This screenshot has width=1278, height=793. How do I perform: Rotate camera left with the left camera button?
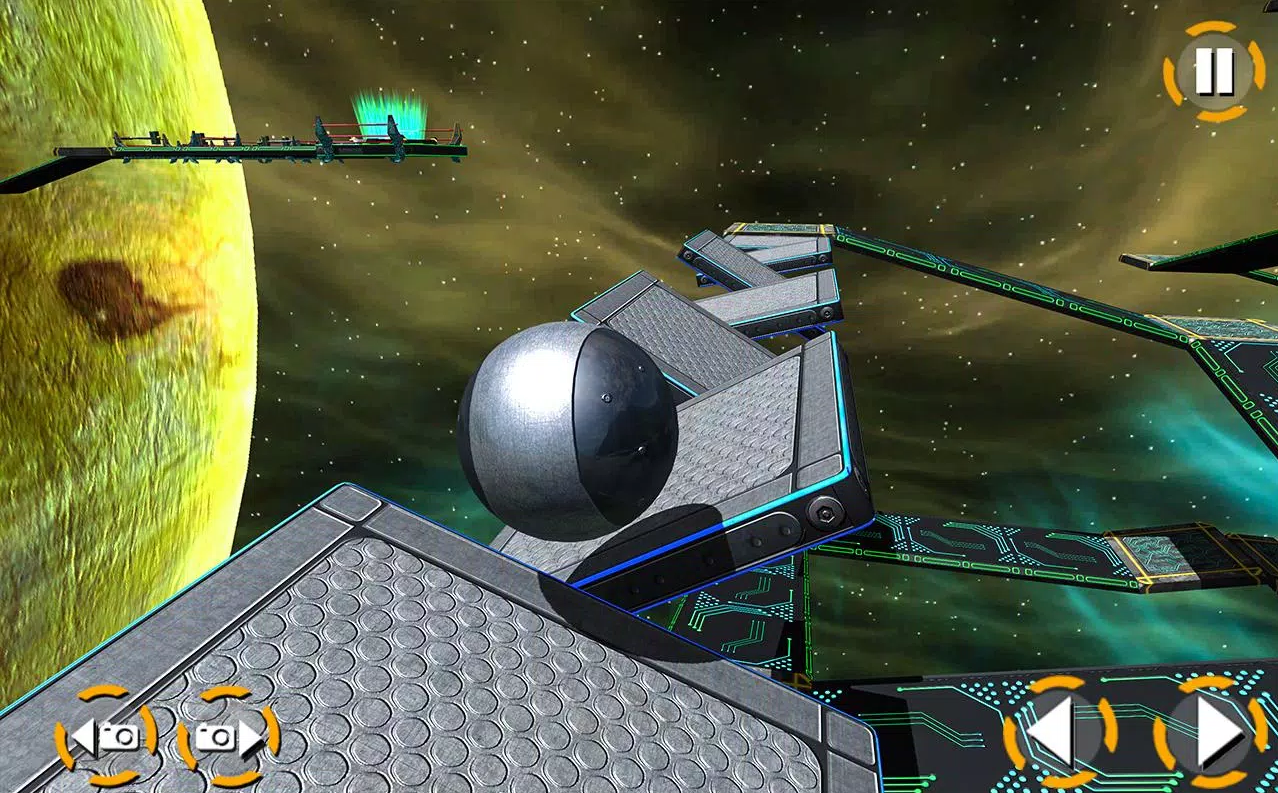click(105, 736)
